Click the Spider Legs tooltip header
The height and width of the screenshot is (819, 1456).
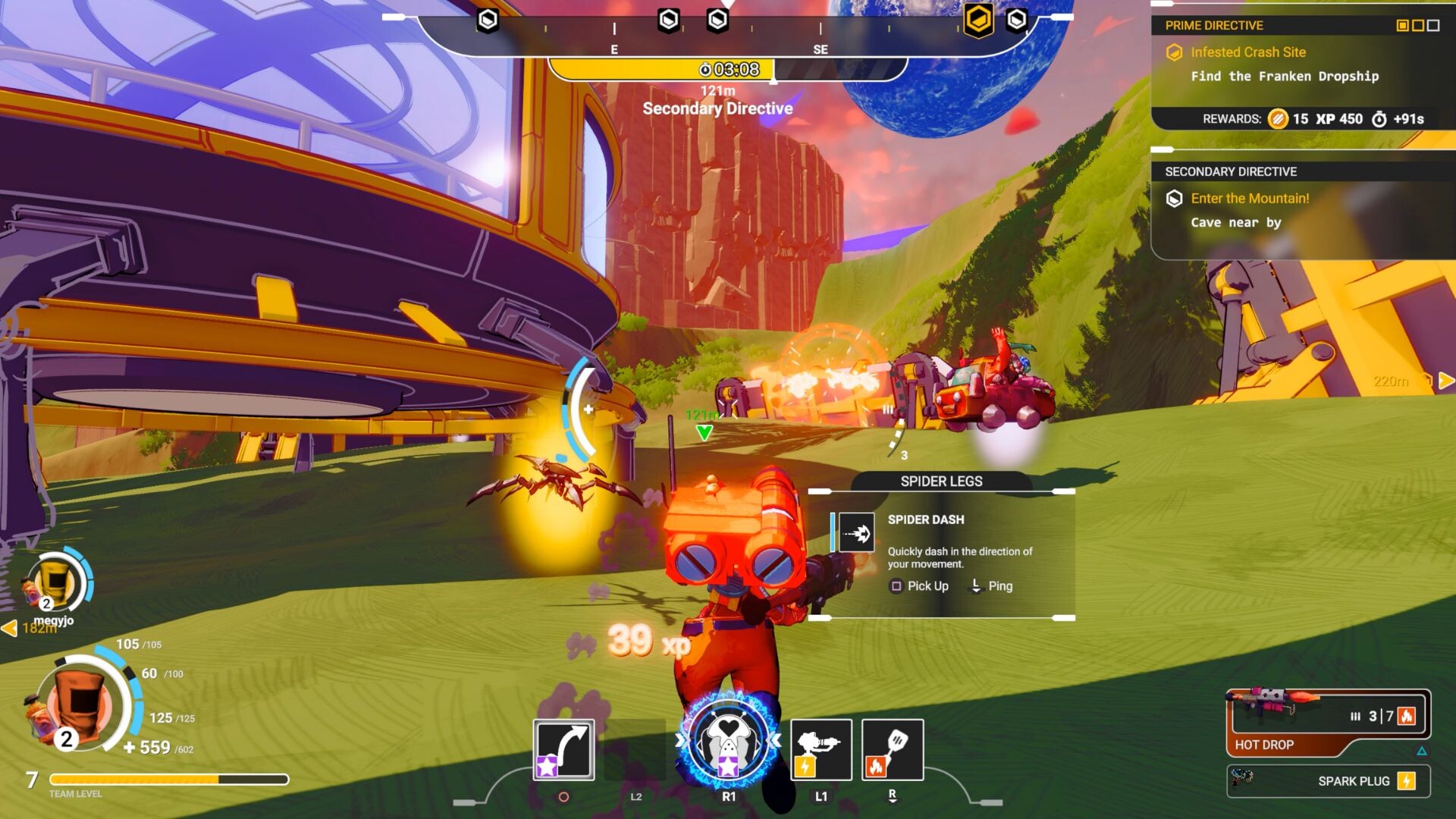point(941,481)
